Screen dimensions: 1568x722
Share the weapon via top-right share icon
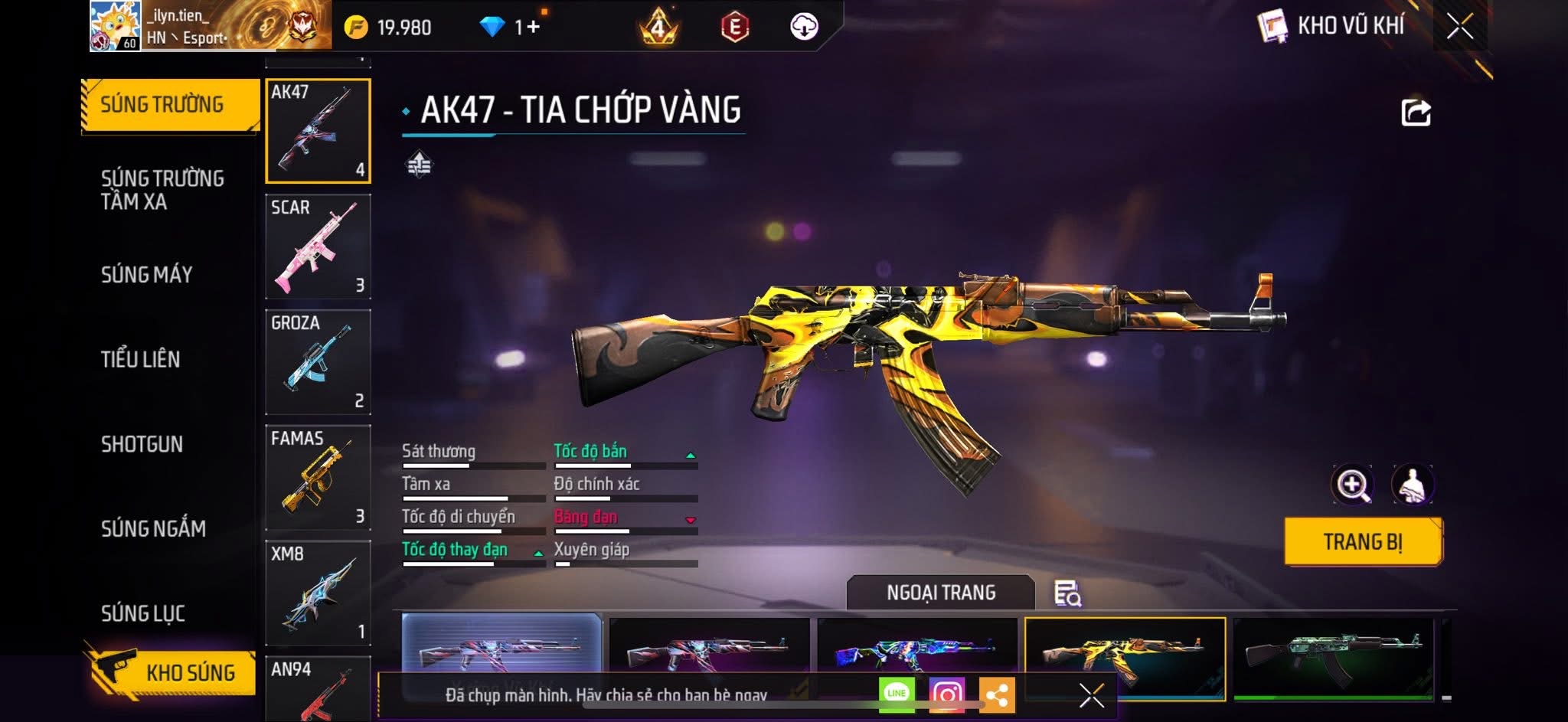[x=1416, y=113]
